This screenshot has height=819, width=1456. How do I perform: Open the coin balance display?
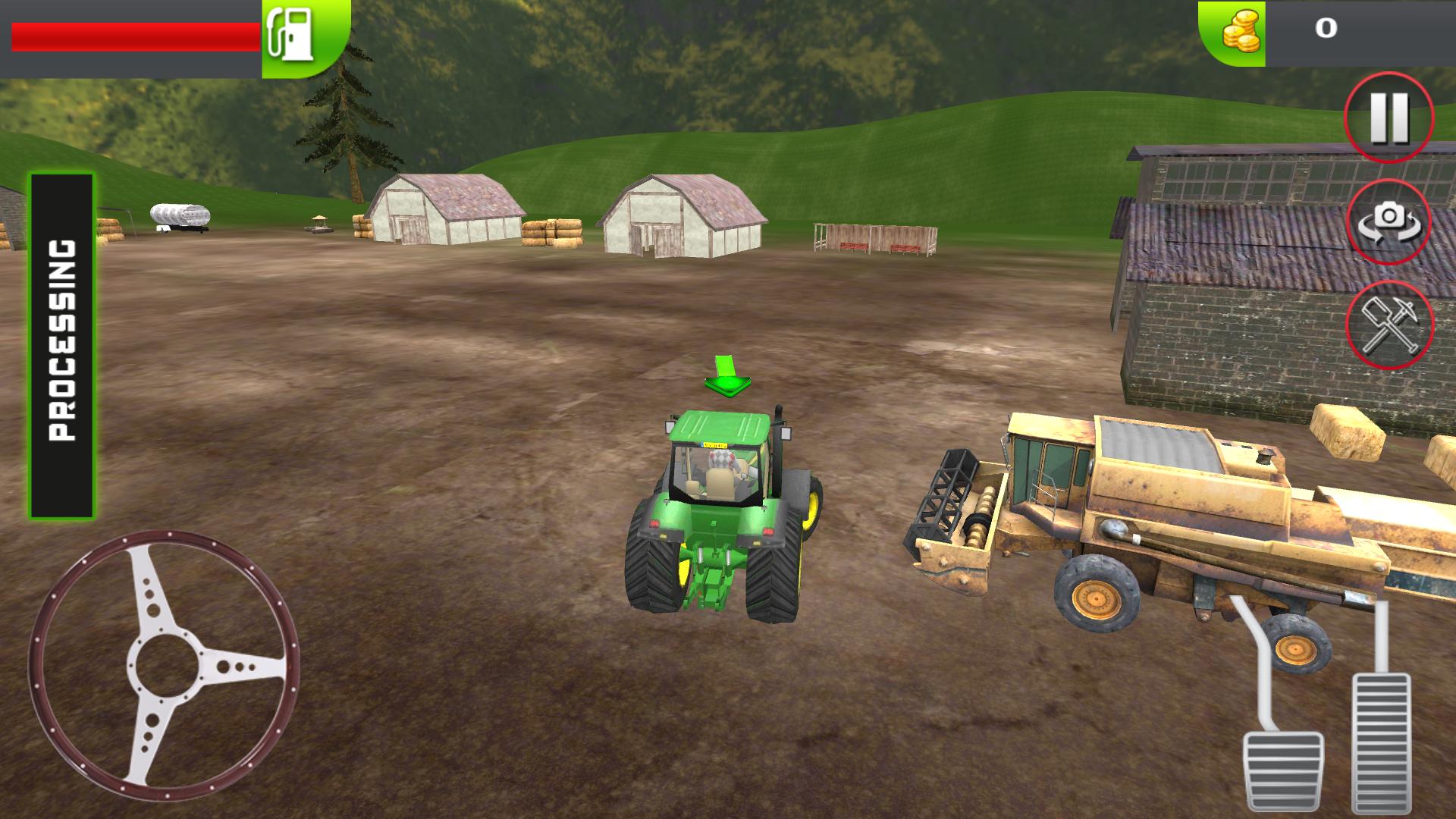point(1327,30)
